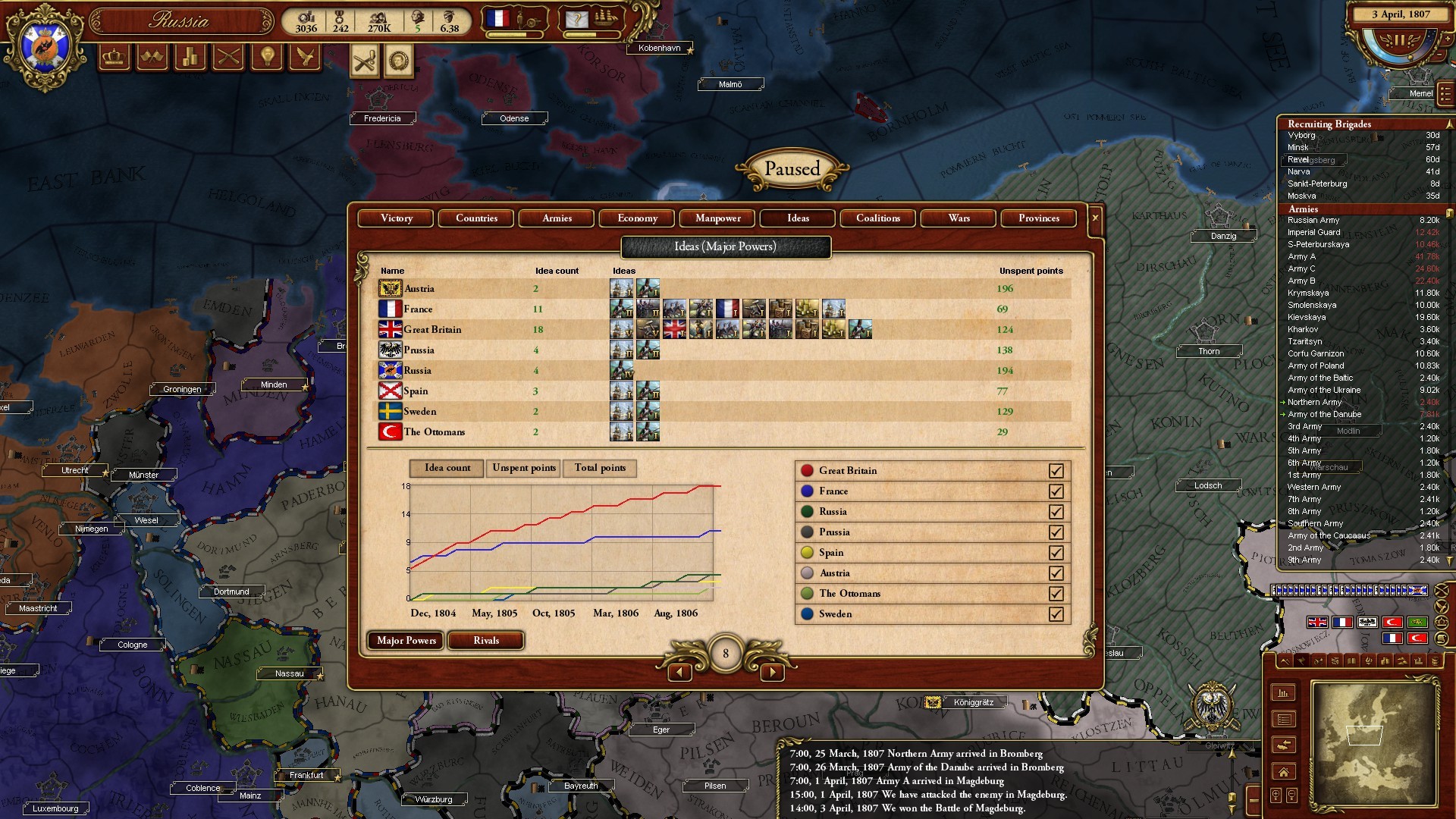Screen dimensions: 1456x819
Task: Open the ideas lightbulb icon
Action: tap(265, 57)
